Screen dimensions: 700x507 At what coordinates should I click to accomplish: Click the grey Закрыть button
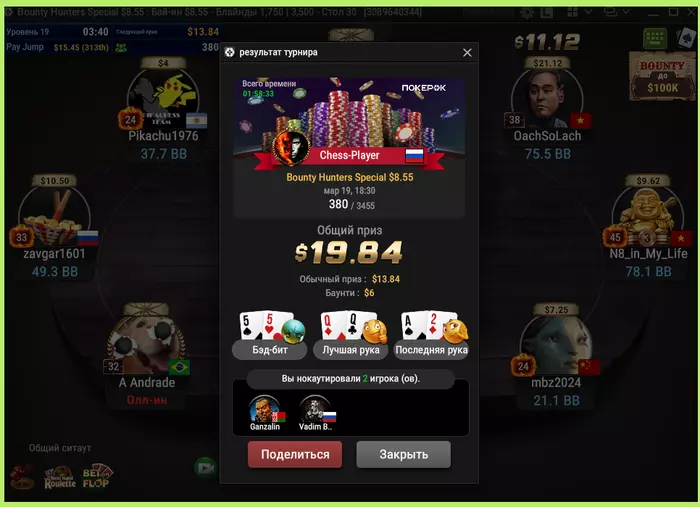coord(403,454)
